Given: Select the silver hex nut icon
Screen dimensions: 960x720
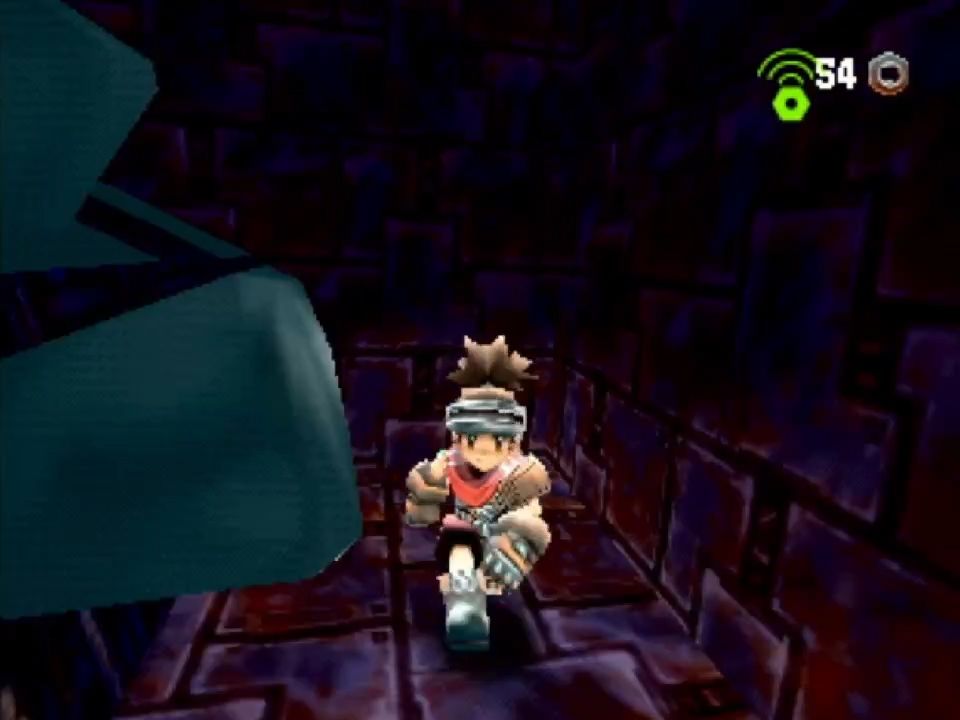Looking at the screenshot, I should (887, 74).
